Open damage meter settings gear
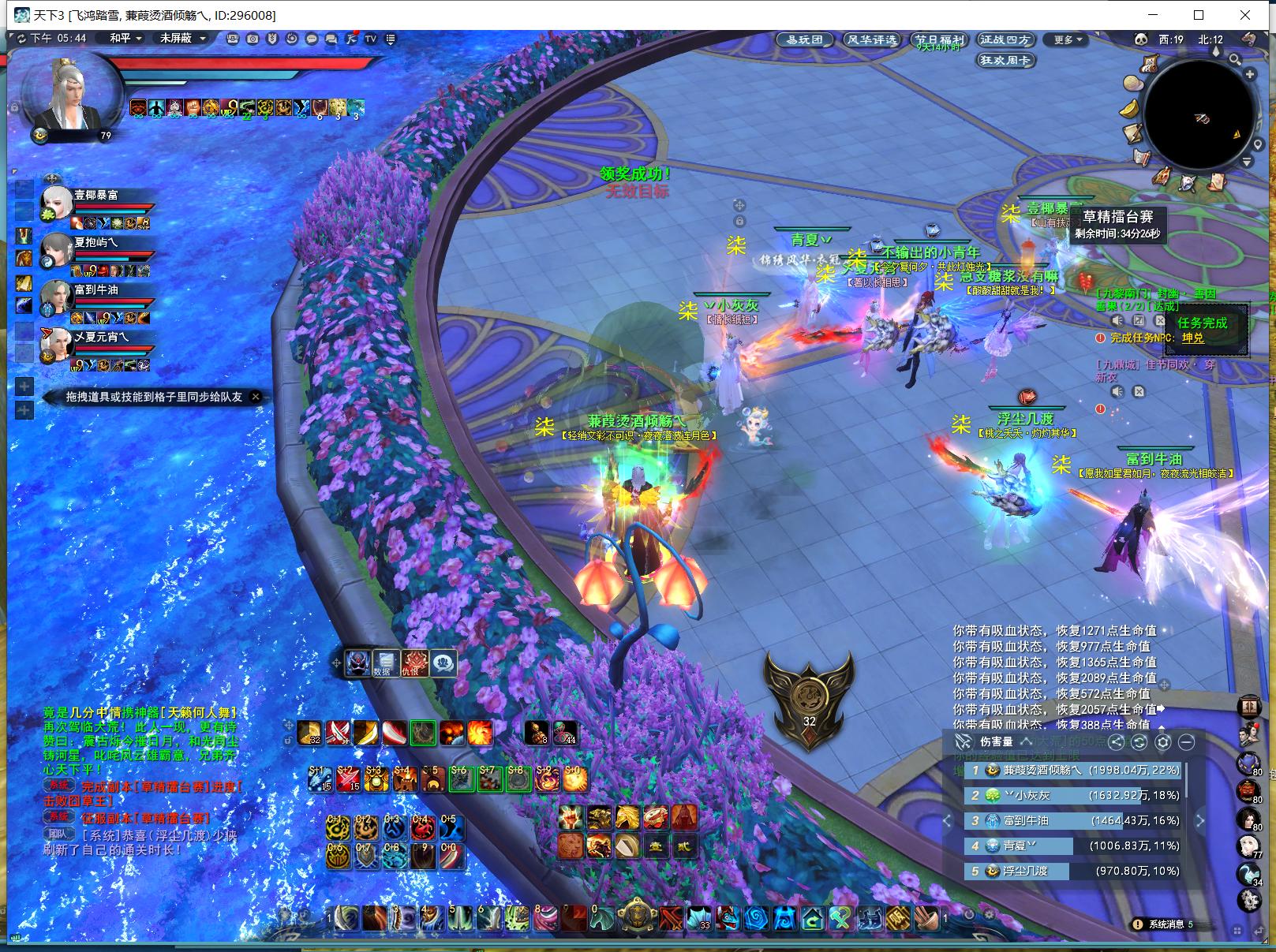The height and width of the screenshot is (952, 1276). pyautogui.click(x=1162, y=741)
